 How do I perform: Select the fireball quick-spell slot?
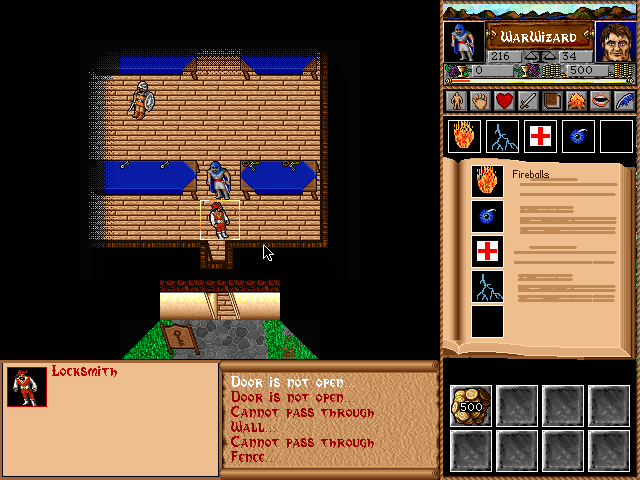point(465,136)
